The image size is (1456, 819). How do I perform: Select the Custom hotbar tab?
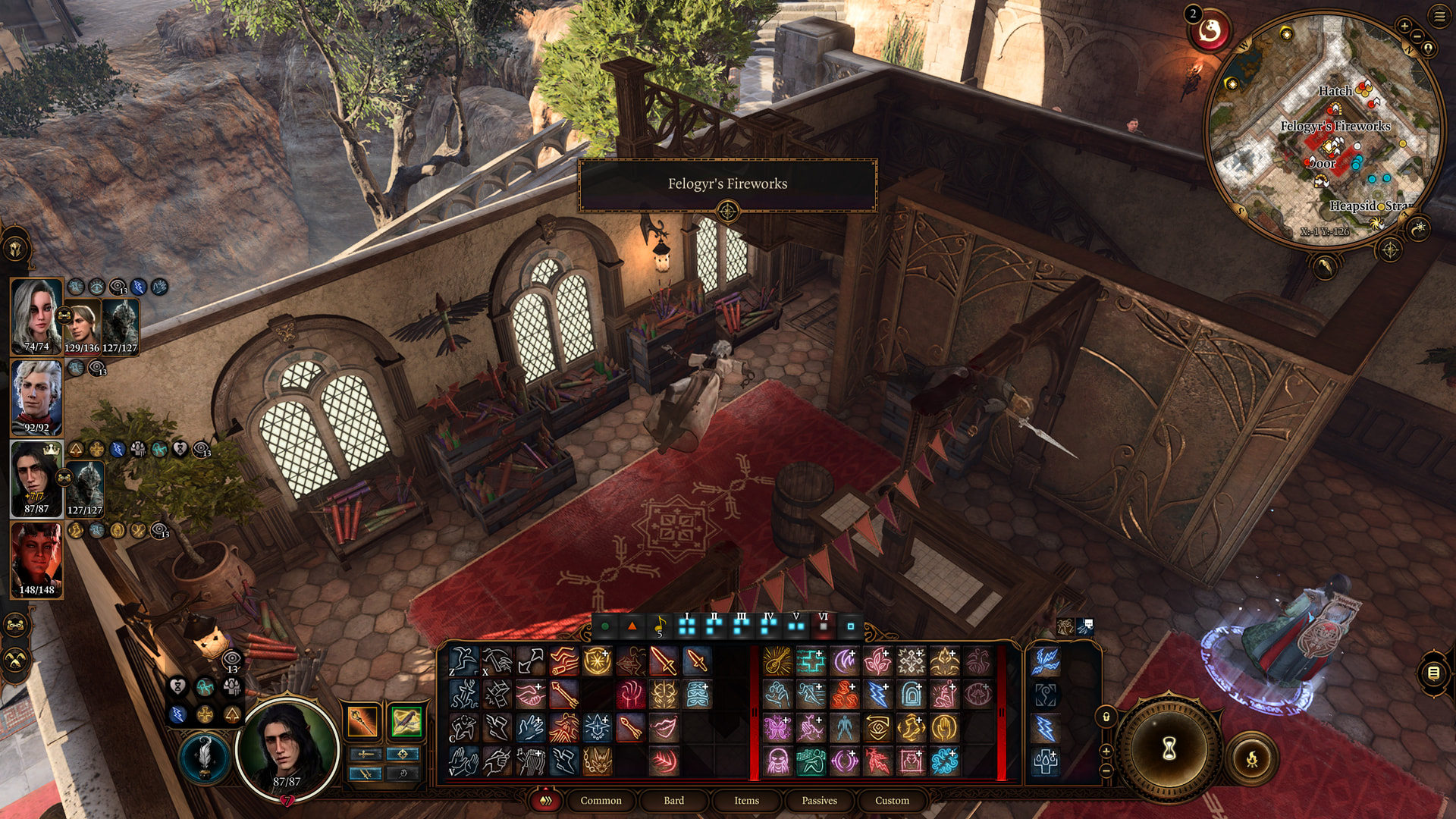coord(892,800)
